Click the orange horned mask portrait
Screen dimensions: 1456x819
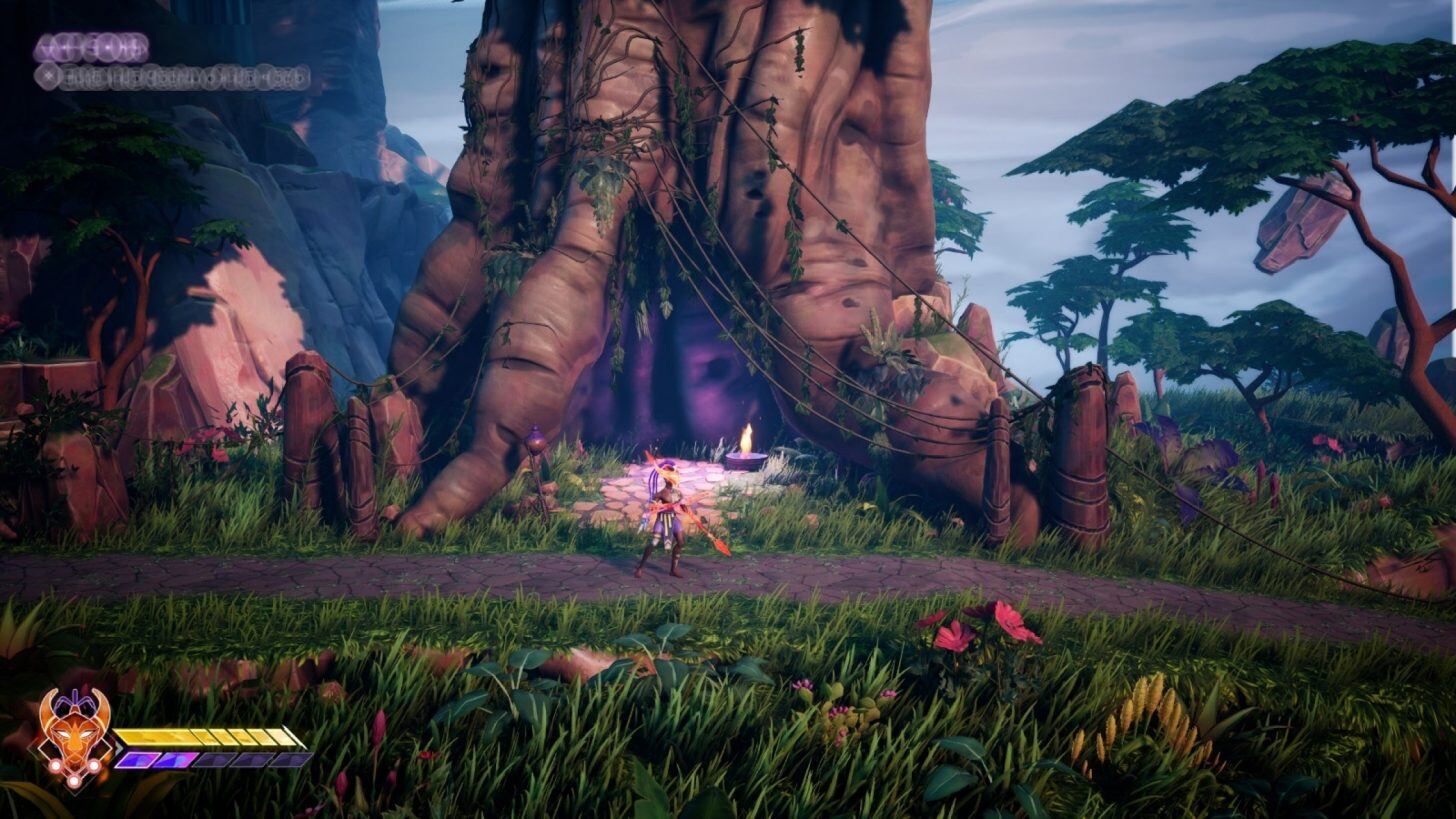[73, 738]
